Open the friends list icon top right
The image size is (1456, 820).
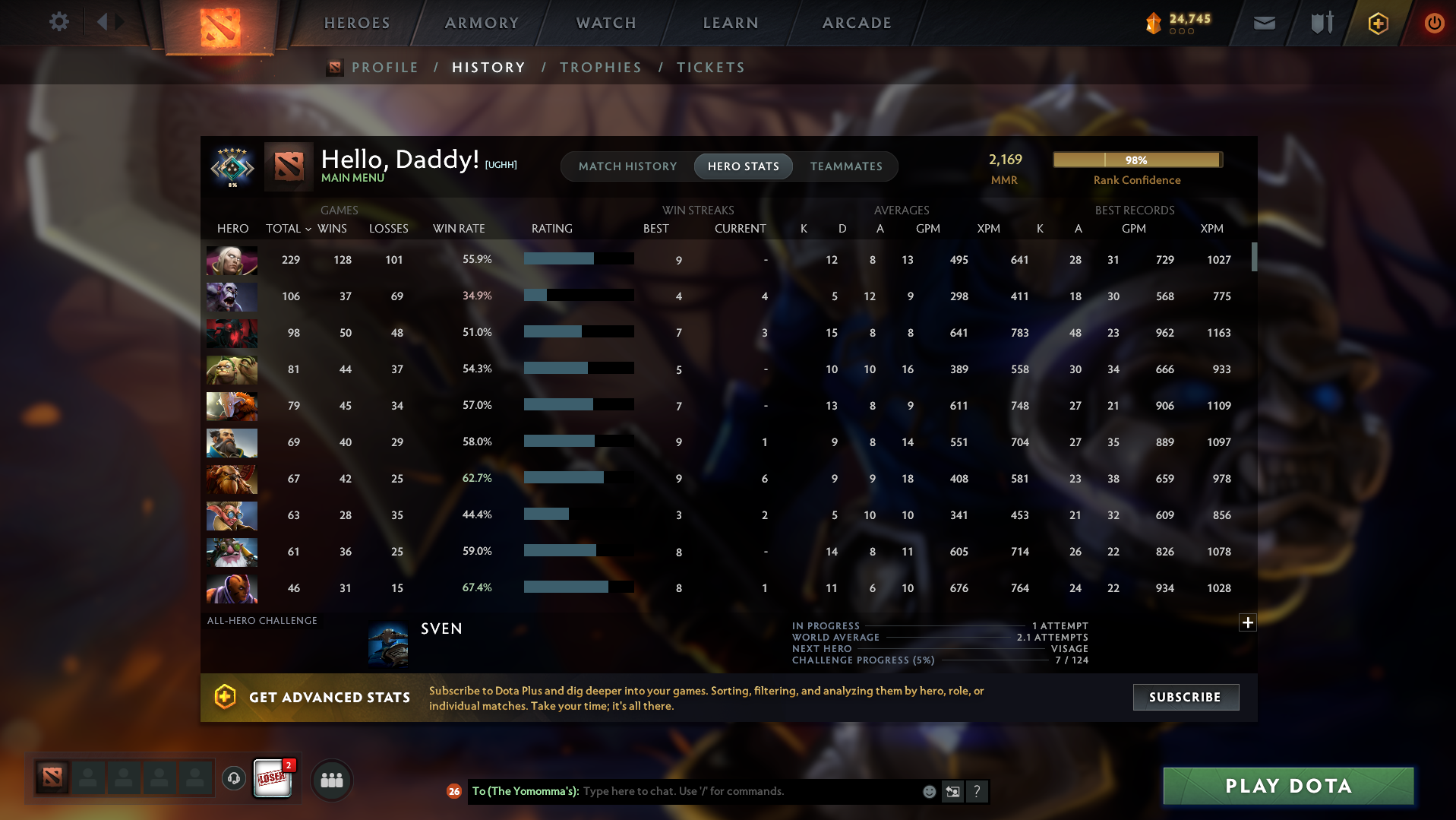(1320, 23)
